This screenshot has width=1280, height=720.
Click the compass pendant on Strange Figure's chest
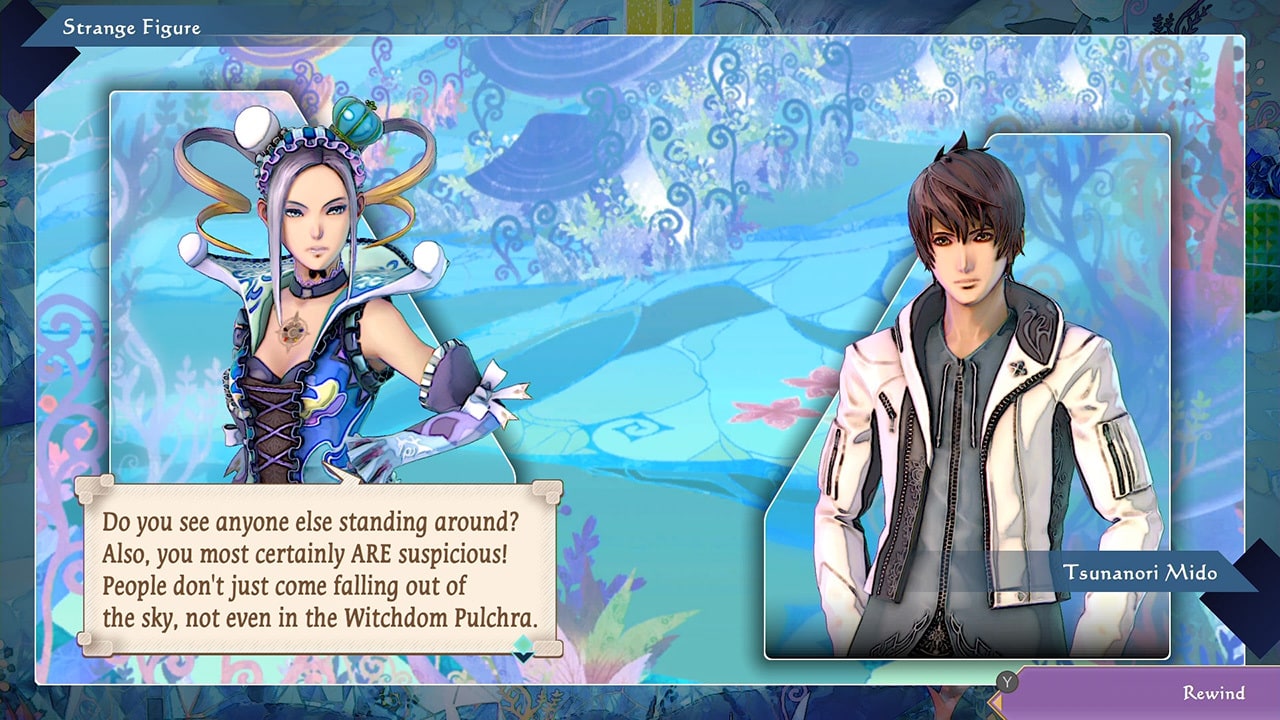pyautogui.click(x=291, y=334)
